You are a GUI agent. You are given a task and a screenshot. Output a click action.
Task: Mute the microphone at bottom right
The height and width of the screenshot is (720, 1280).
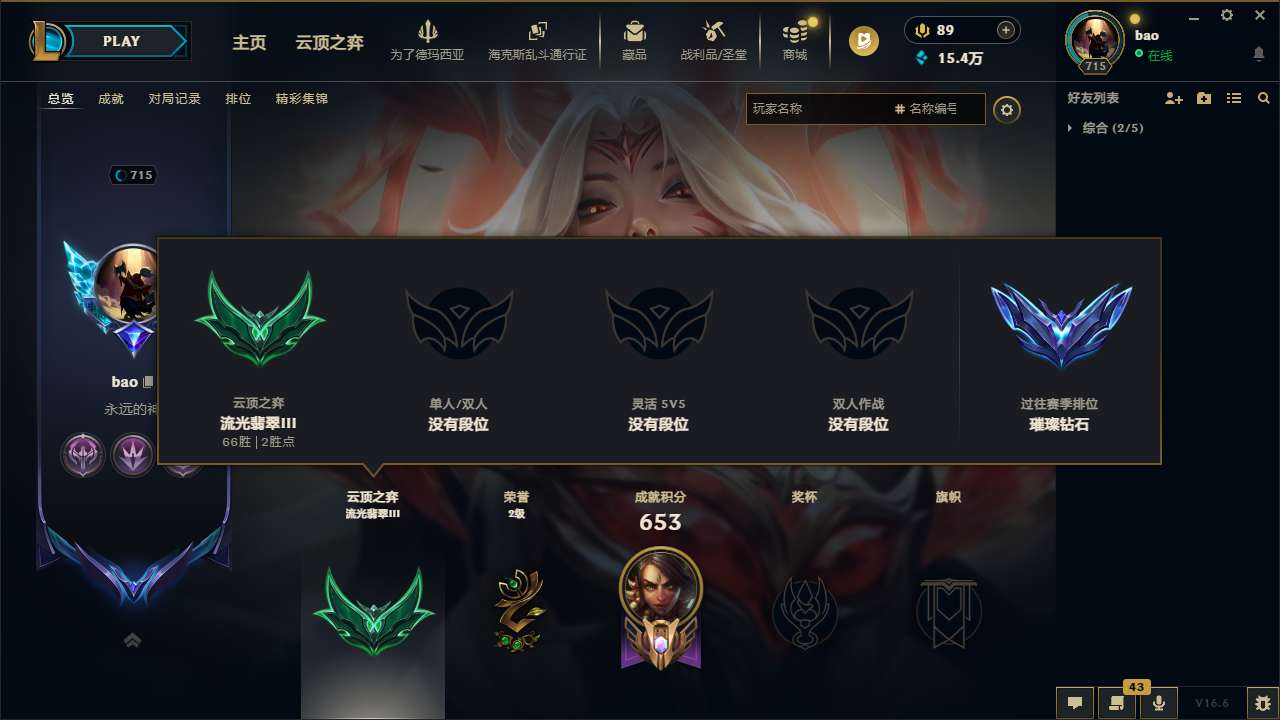pyautogui.click(x=1158, y=702)
